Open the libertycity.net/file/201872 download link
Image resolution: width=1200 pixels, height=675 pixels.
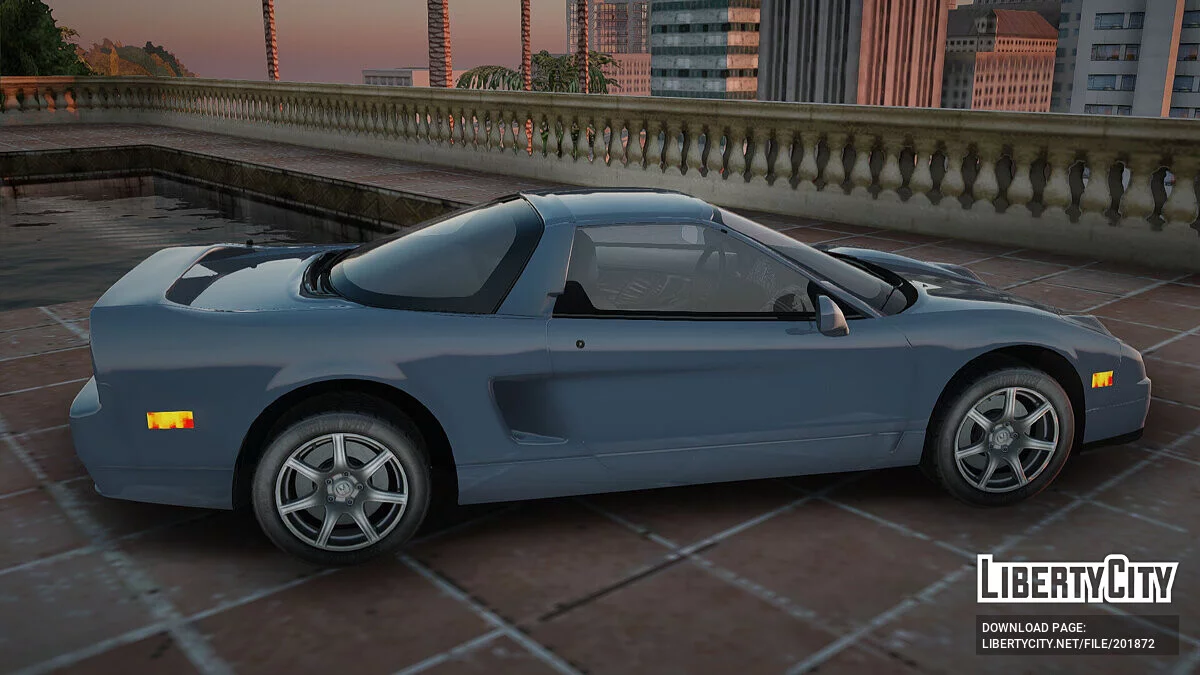(1068, 644)
